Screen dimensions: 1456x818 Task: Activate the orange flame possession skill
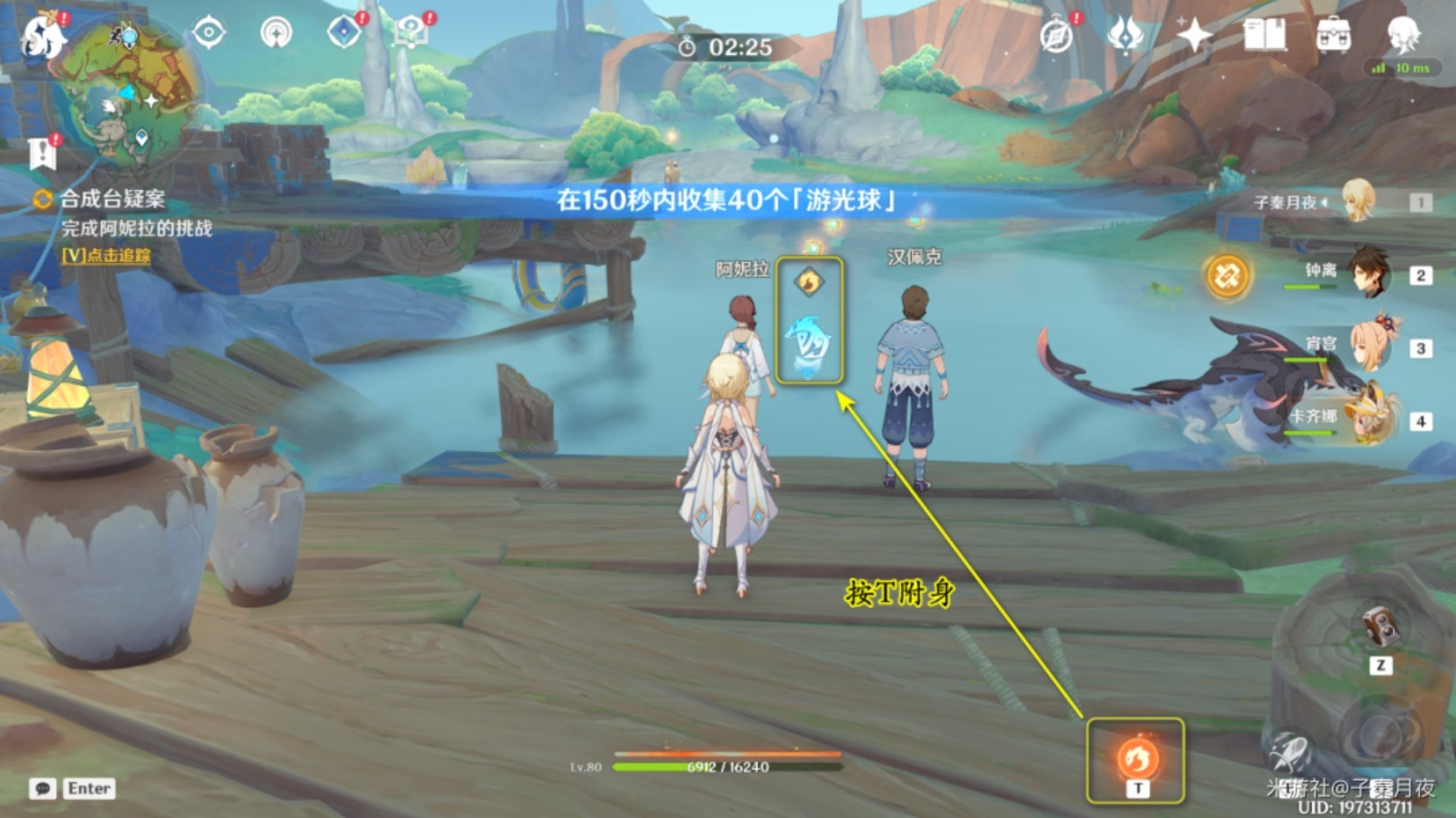[x=1136, y=758]
